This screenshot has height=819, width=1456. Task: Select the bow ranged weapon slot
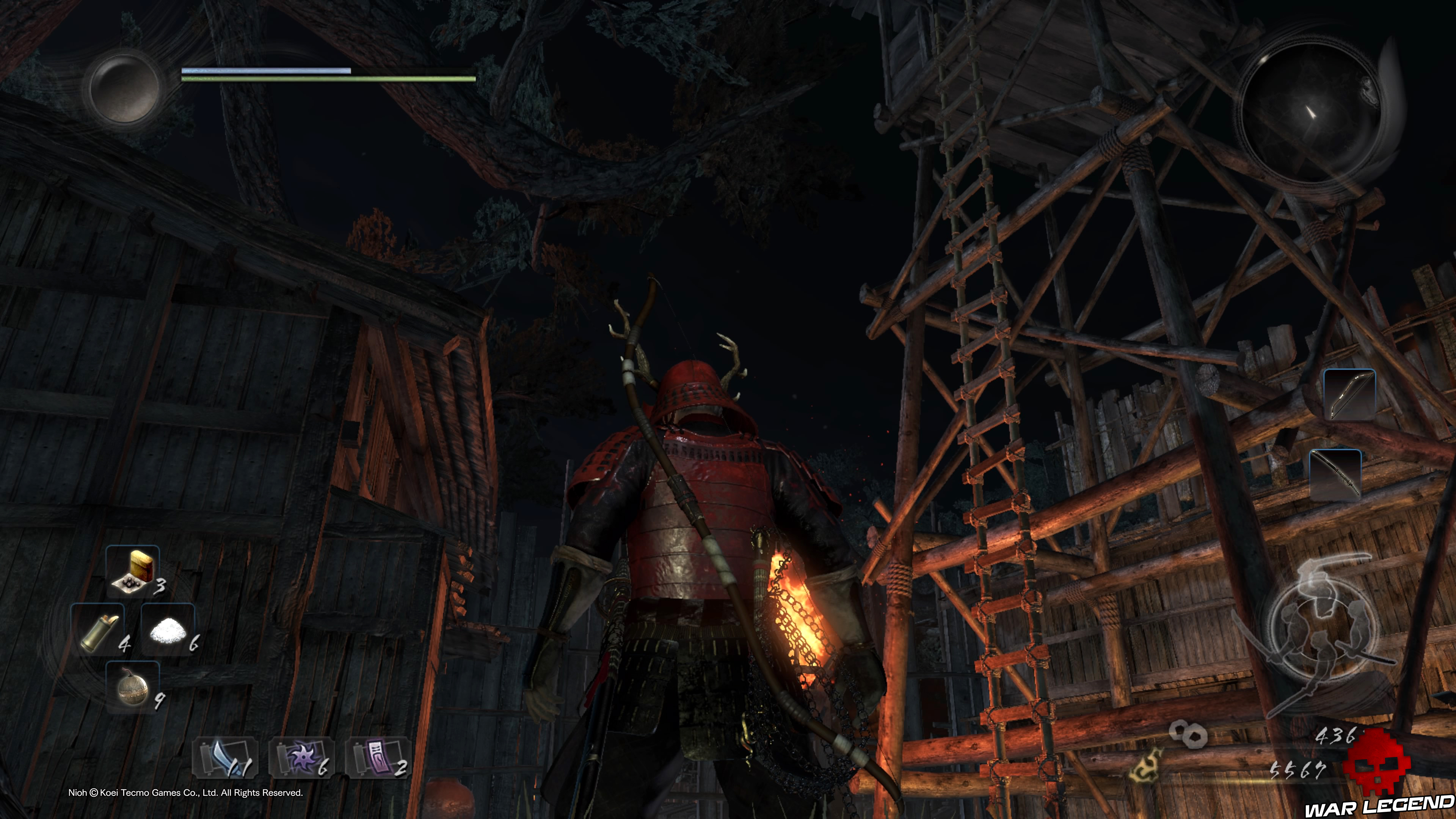click(1349, 394)
